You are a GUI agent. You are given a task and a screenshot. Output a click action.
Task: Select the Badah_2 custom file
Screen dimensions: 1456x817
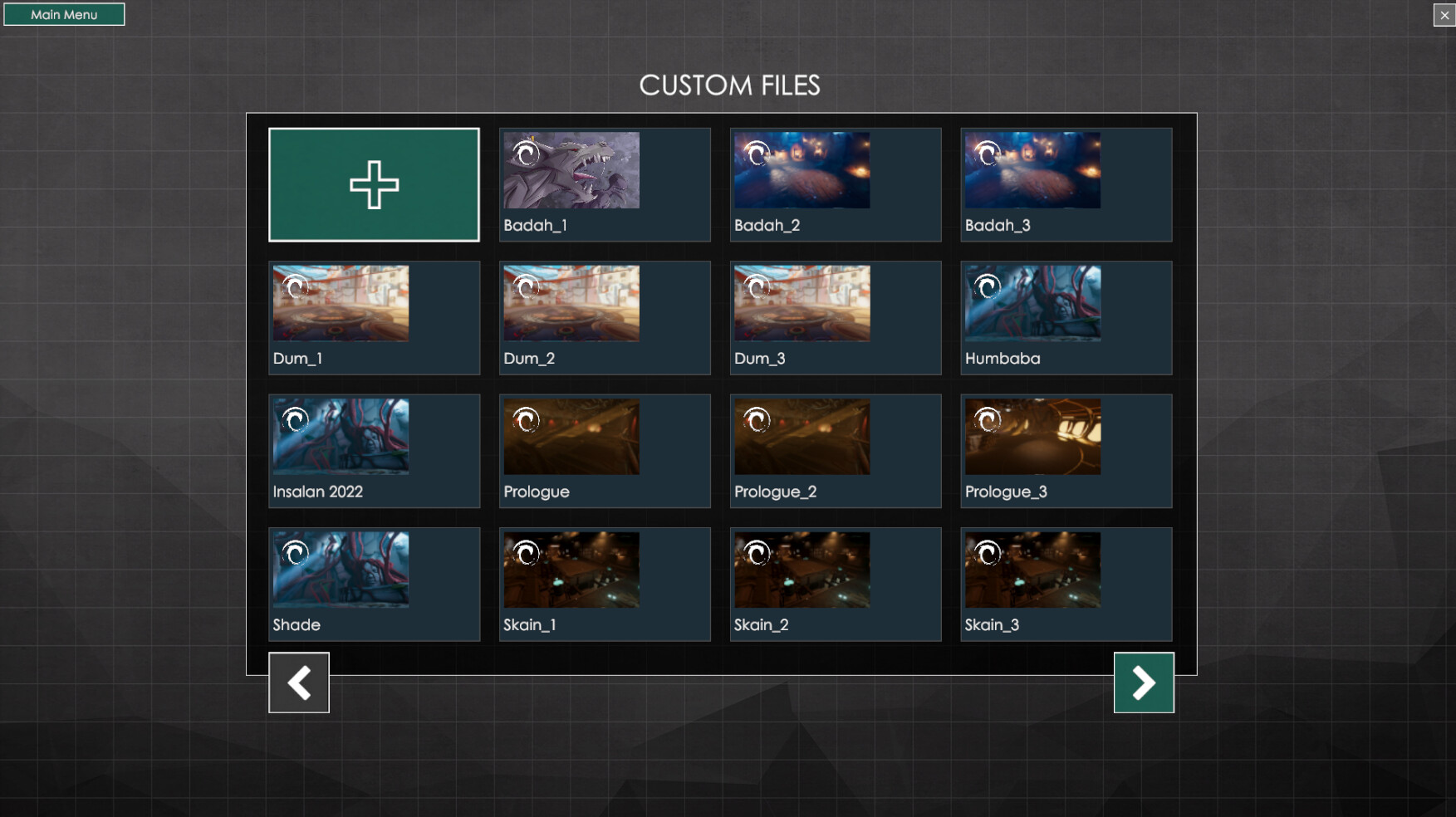pyautogui.click(x=835, y=183)
